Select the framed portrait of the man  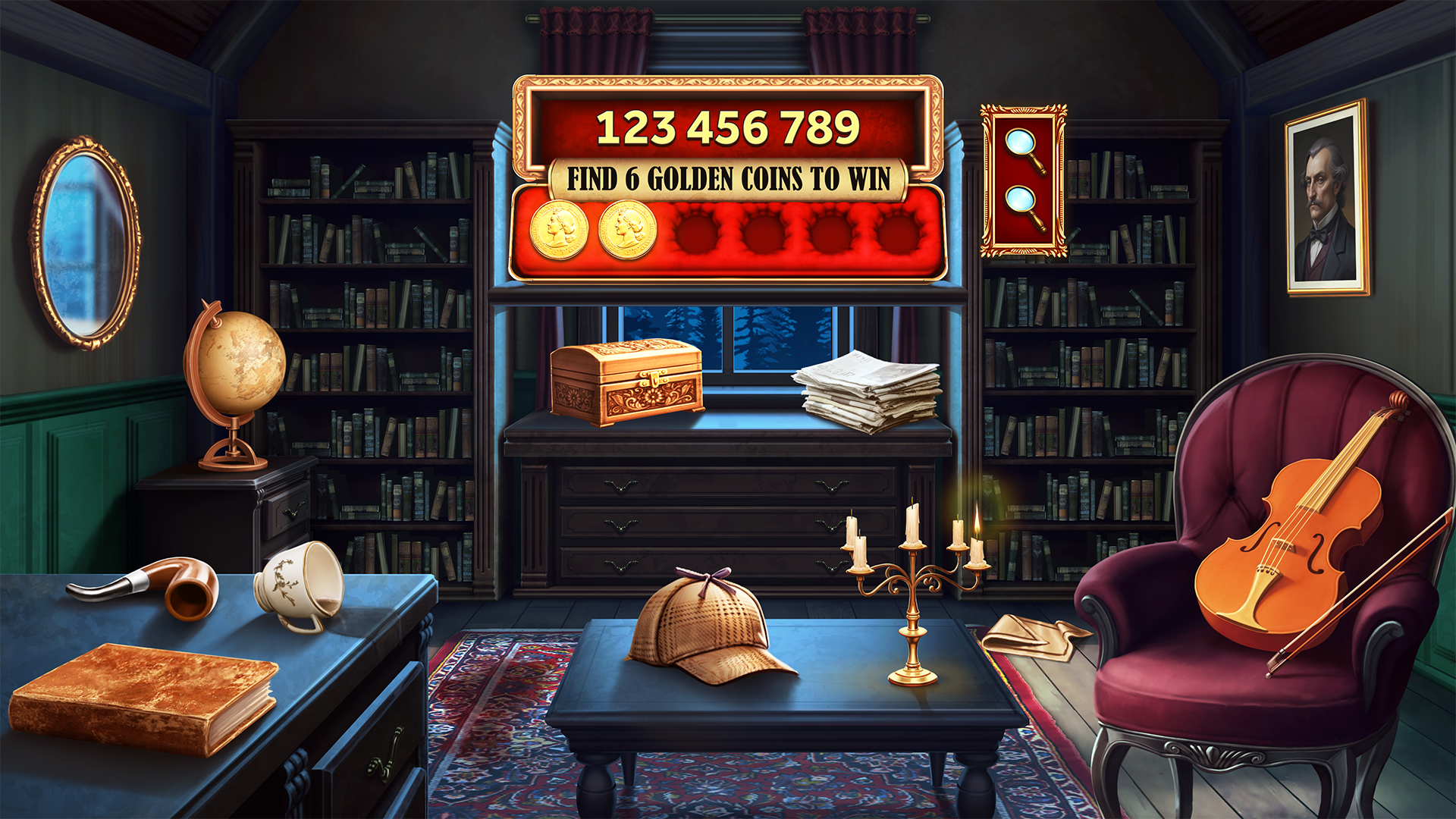pyautogui.click(x=1326, y=199)
